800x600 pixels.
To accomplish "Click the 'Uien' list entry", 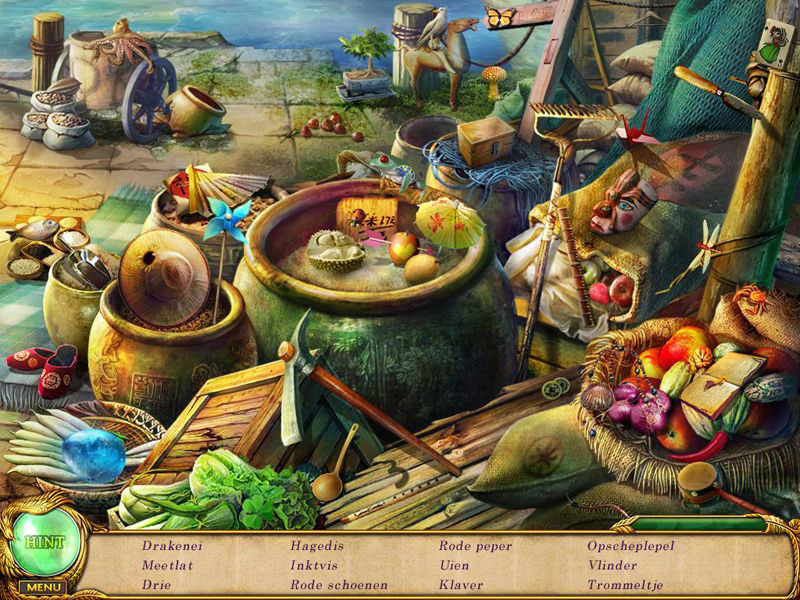I will 454,565.
